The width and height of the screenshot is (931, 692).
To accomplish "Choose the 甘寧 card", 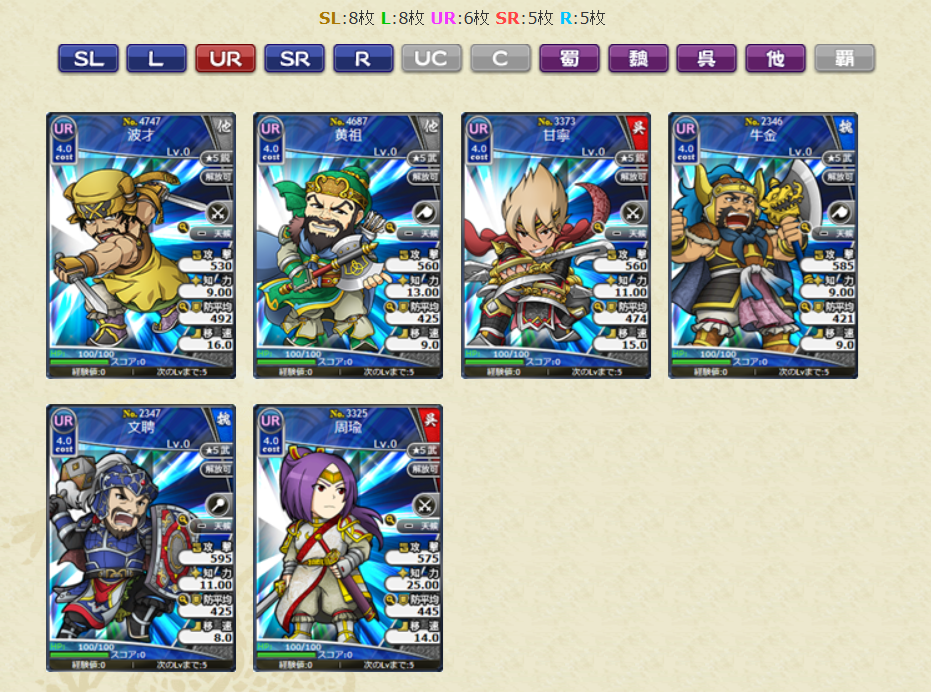I will click(x=556, y=245).
